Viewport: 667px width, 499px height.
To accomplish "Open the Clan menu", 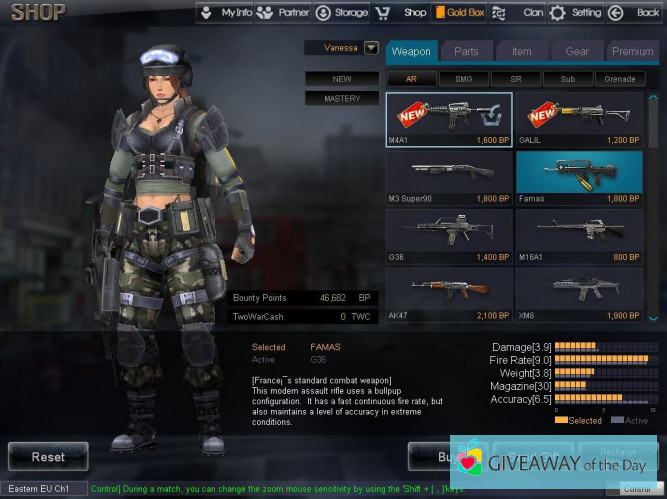I will point(522,13).
